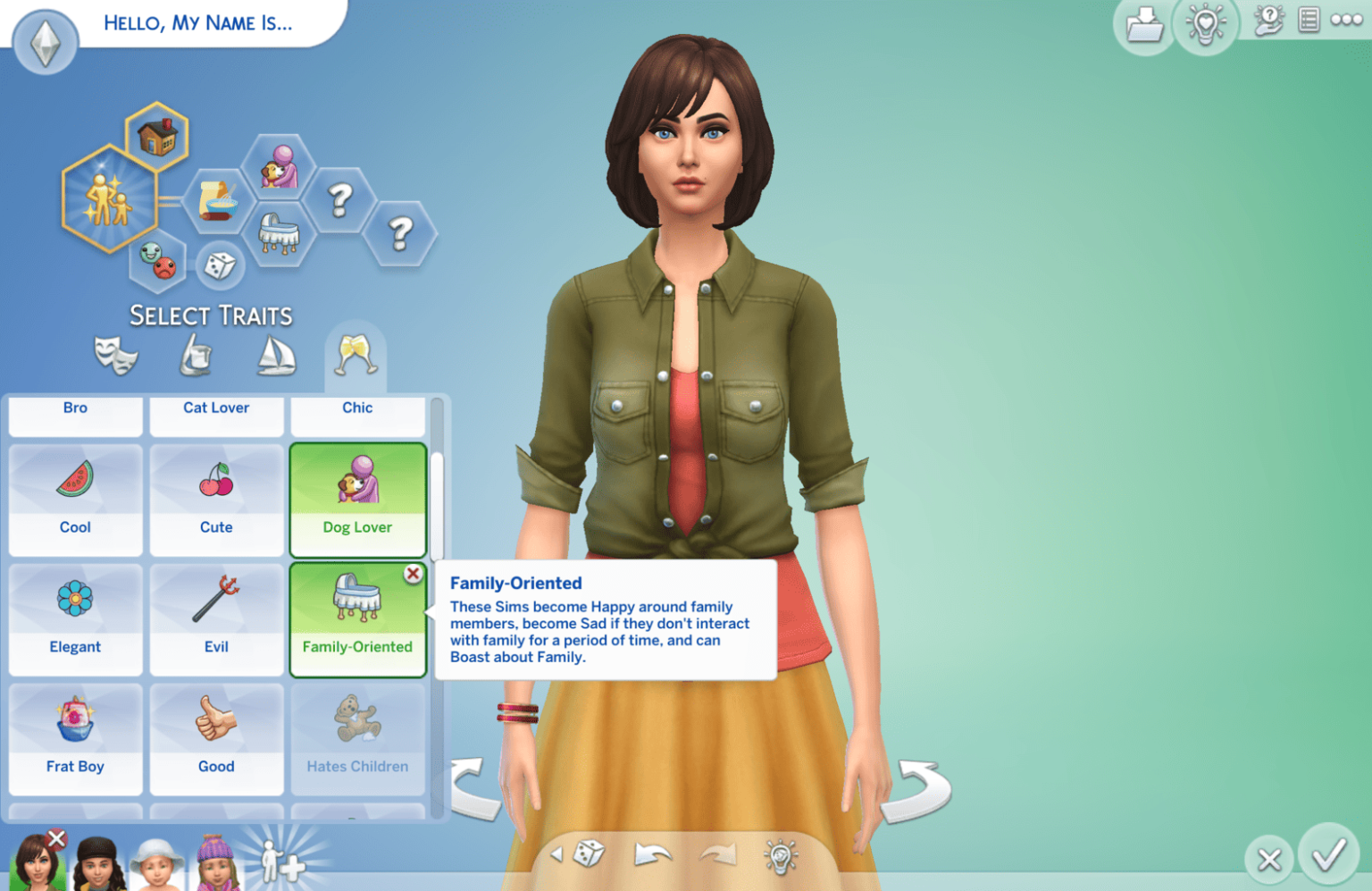Open the Family aspiration hexagon
The height and width of the screenshot is (891, 1372).
[x=109, y=195]
